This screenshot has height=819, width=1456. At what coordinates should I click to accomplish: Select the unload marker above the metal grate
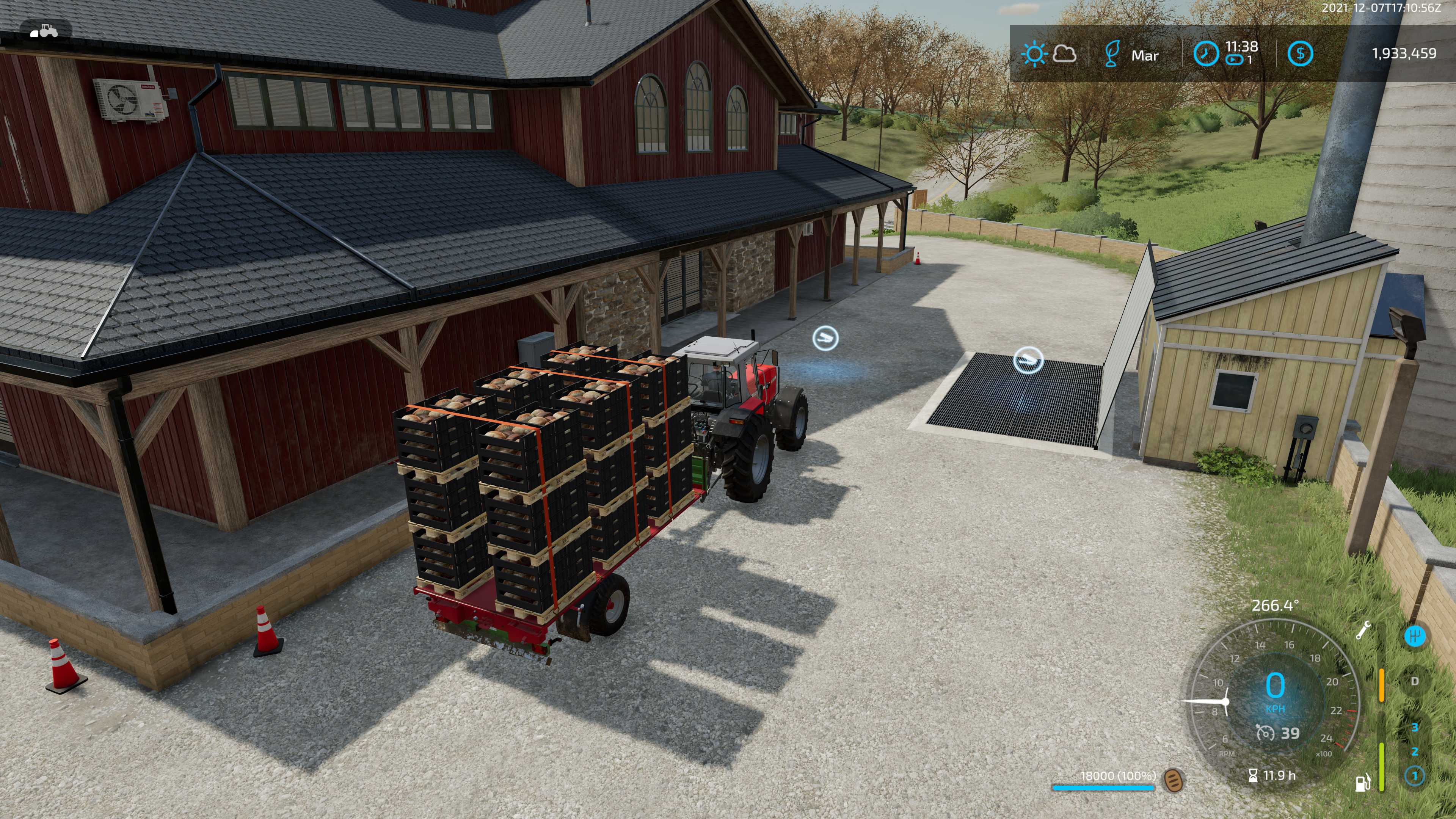pos(1028,360)
